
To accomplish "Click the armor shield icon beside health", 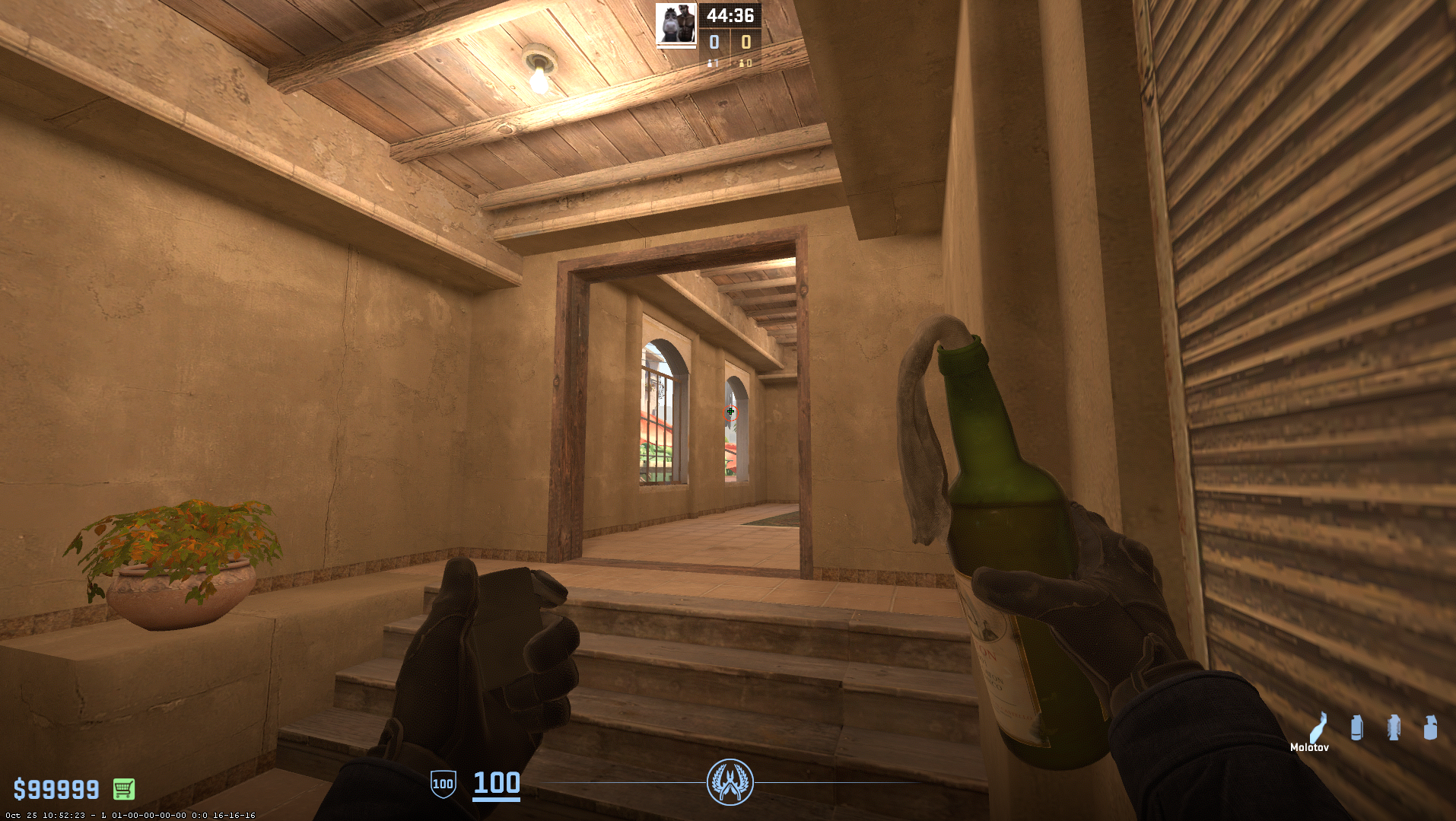I will (x=442, y=783).
